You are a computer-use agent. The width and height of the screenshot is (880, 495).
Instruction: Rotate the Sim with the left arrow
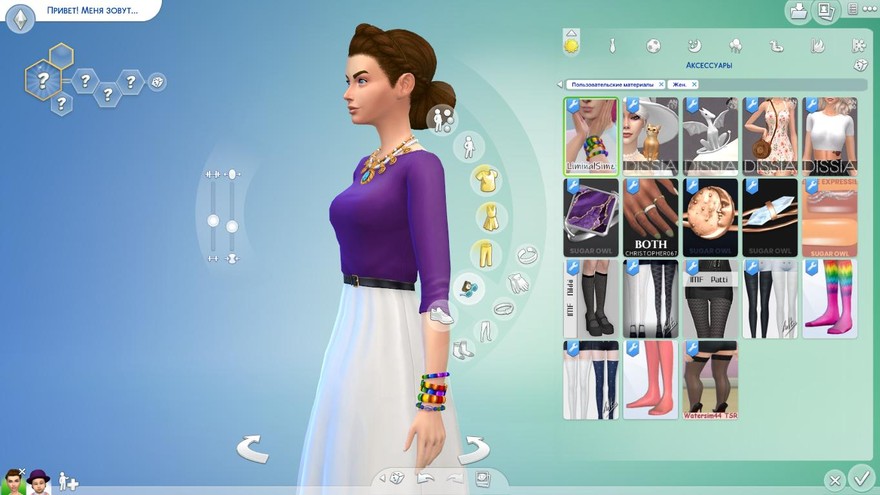(x=252, y=449)
